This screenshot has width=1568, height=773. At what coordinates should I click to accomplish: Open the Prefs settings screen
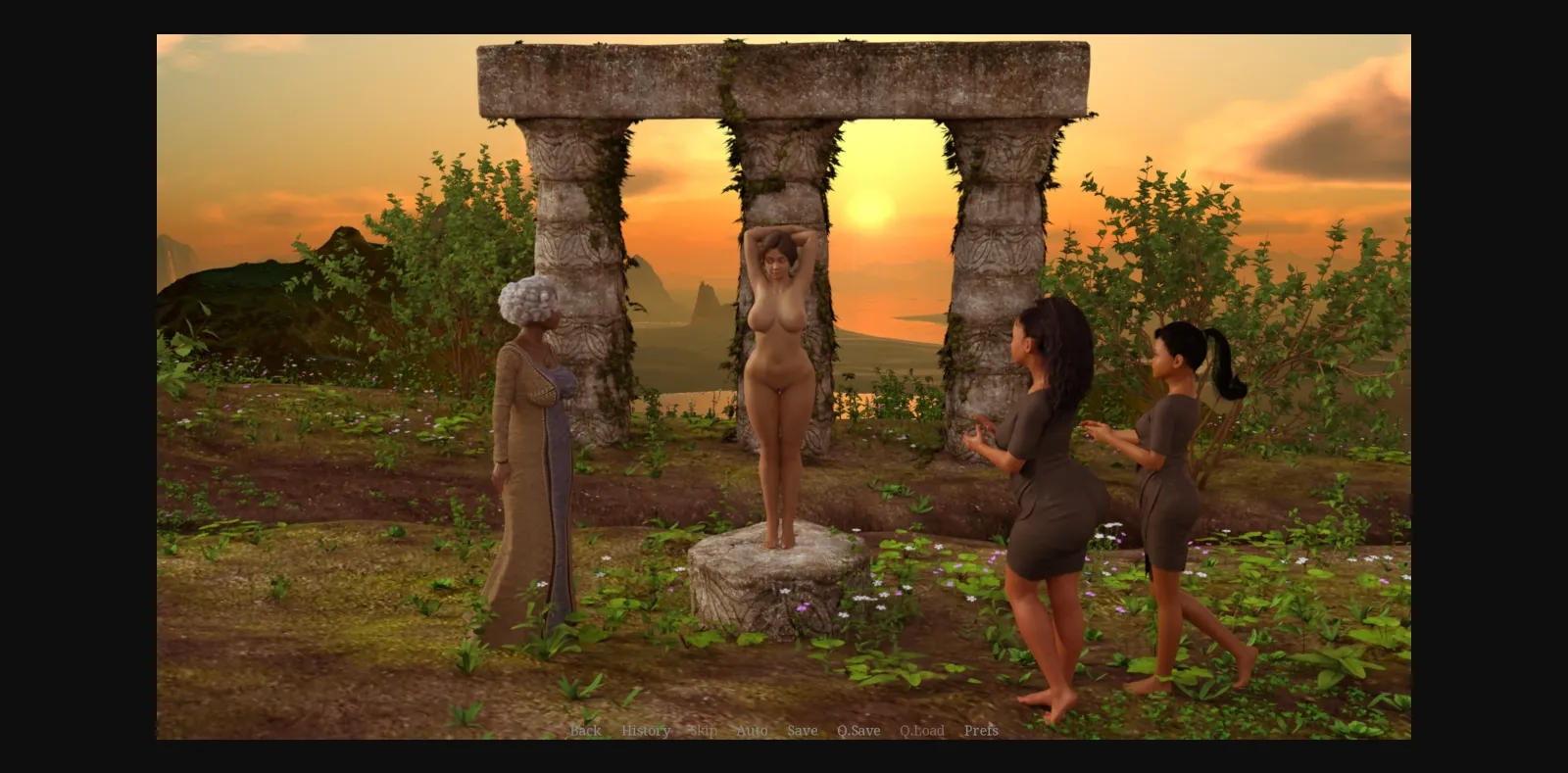[981, 731]
